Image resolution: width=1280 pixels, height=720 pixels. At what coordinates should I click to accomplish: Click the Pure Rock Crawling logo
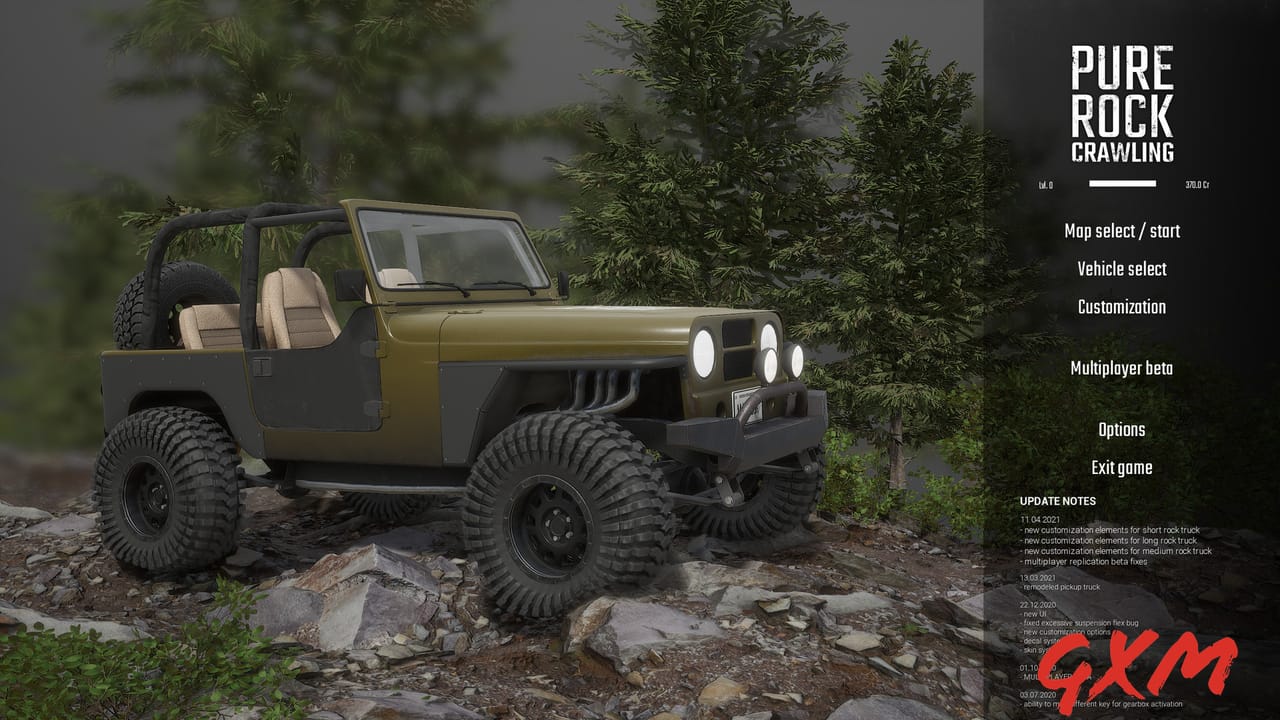(1122, 100)
